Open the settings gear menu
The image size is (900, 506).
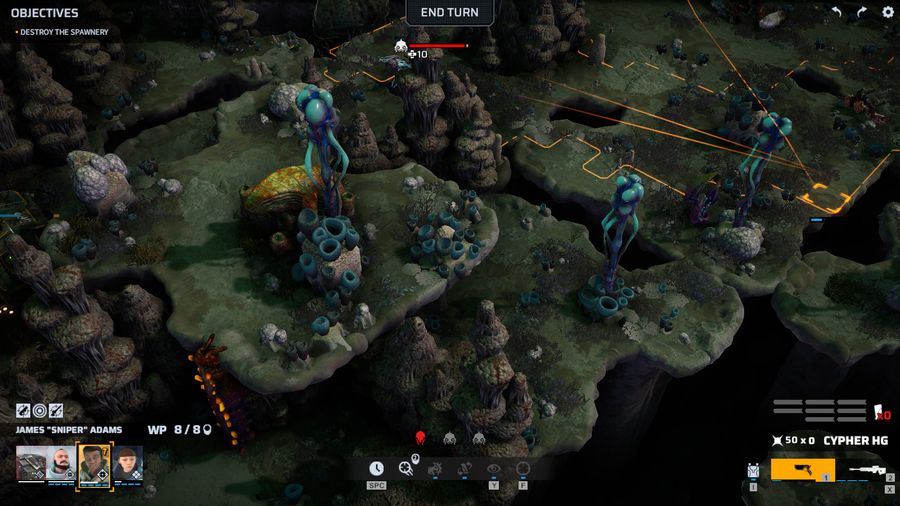[887, 12]
